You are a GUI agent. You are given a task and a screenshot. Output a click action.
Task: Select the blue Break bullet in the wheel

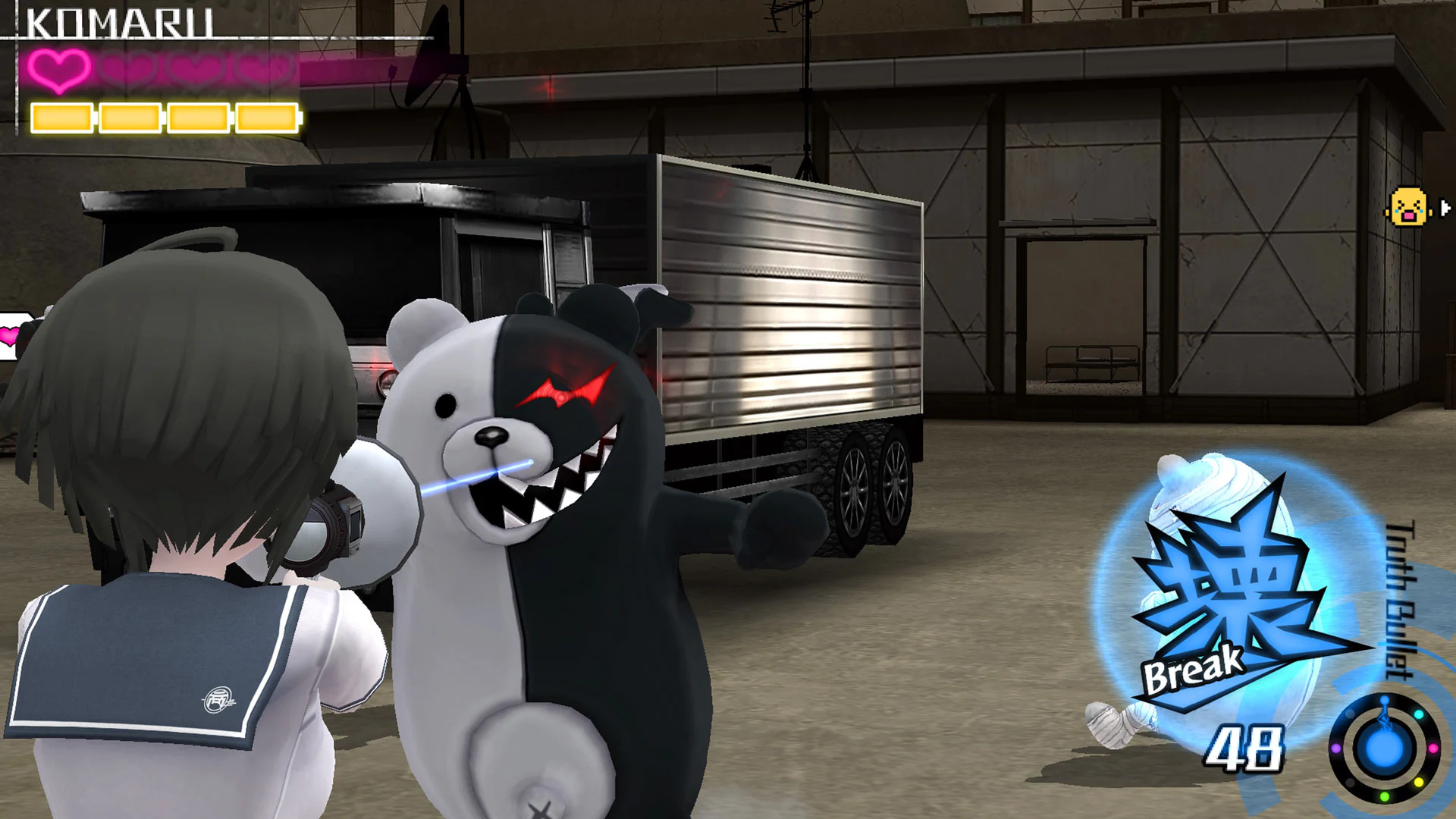1385,700
